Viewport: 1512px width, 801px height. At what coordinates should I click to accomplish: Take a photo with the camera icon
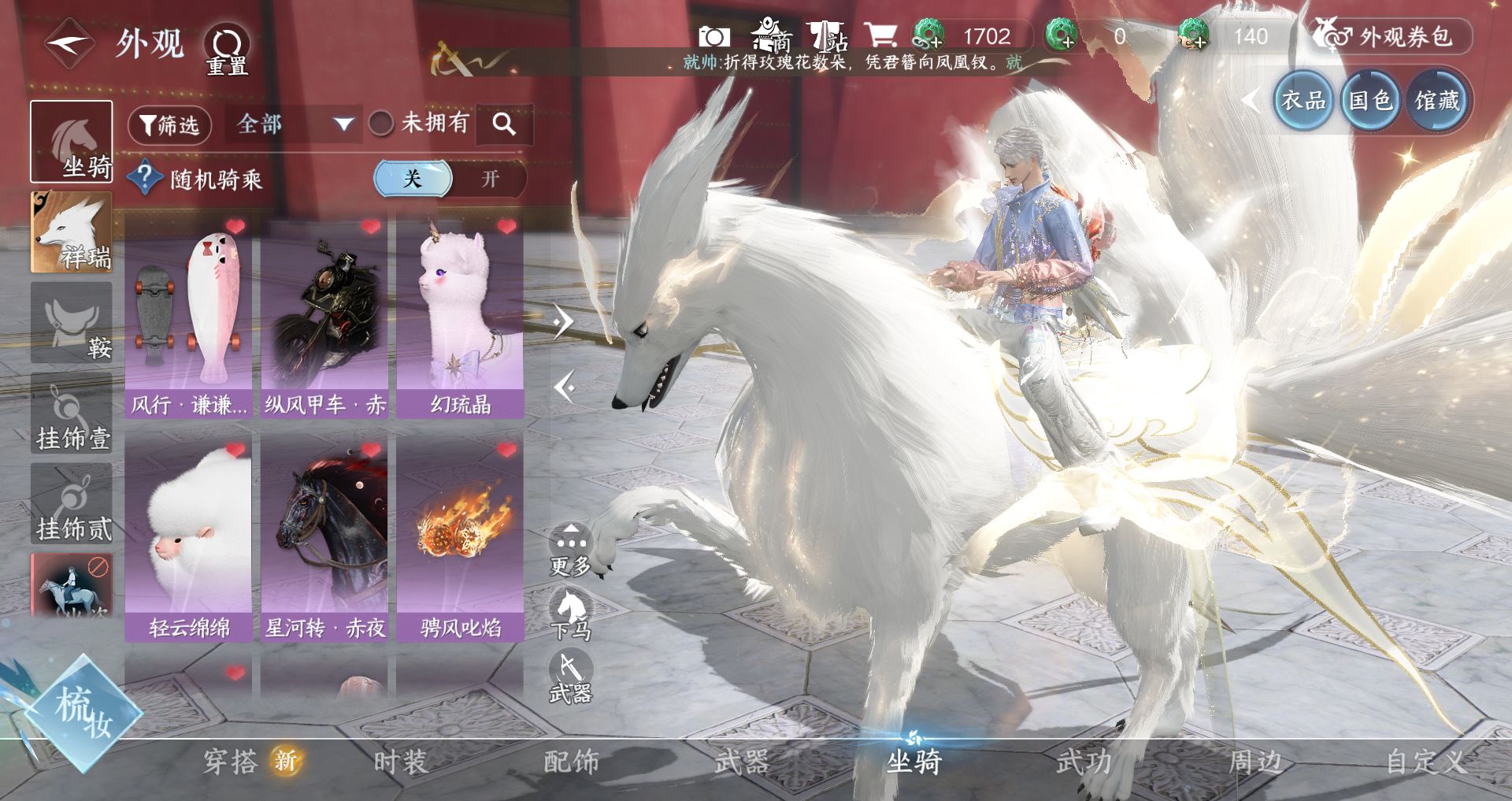tap(713, 36)
